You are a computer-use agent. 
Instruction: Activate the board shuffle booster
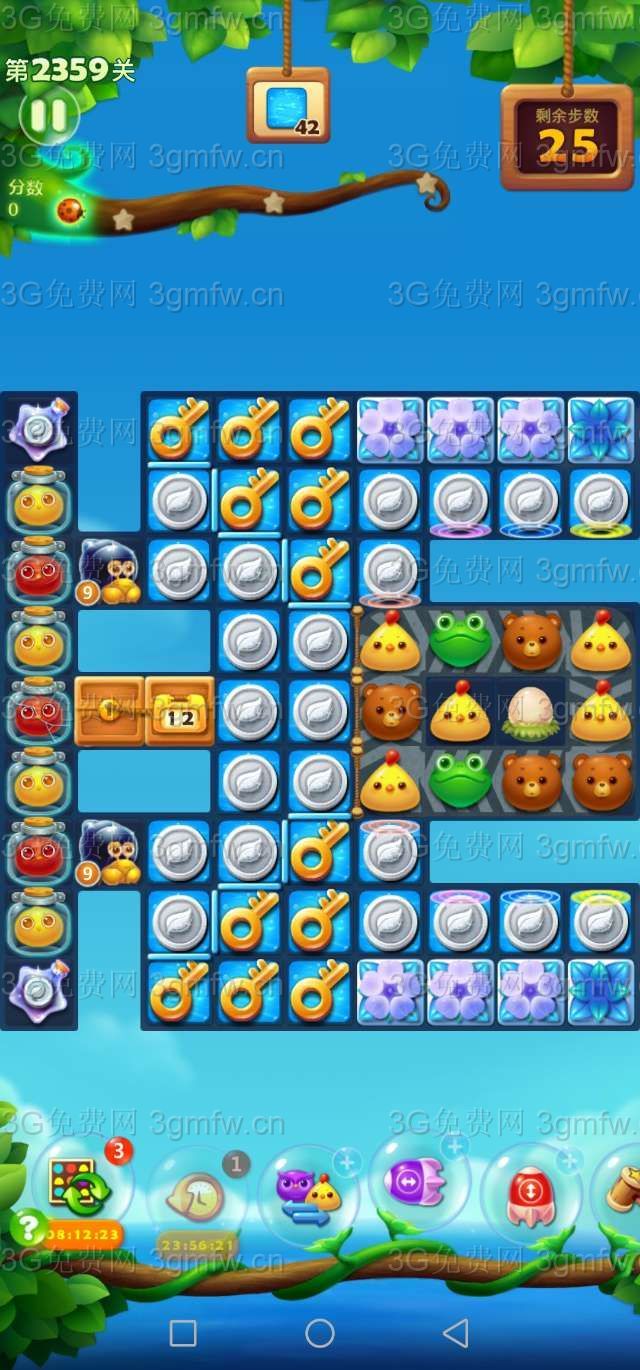pyautogui.click(x=78, y=1184)
